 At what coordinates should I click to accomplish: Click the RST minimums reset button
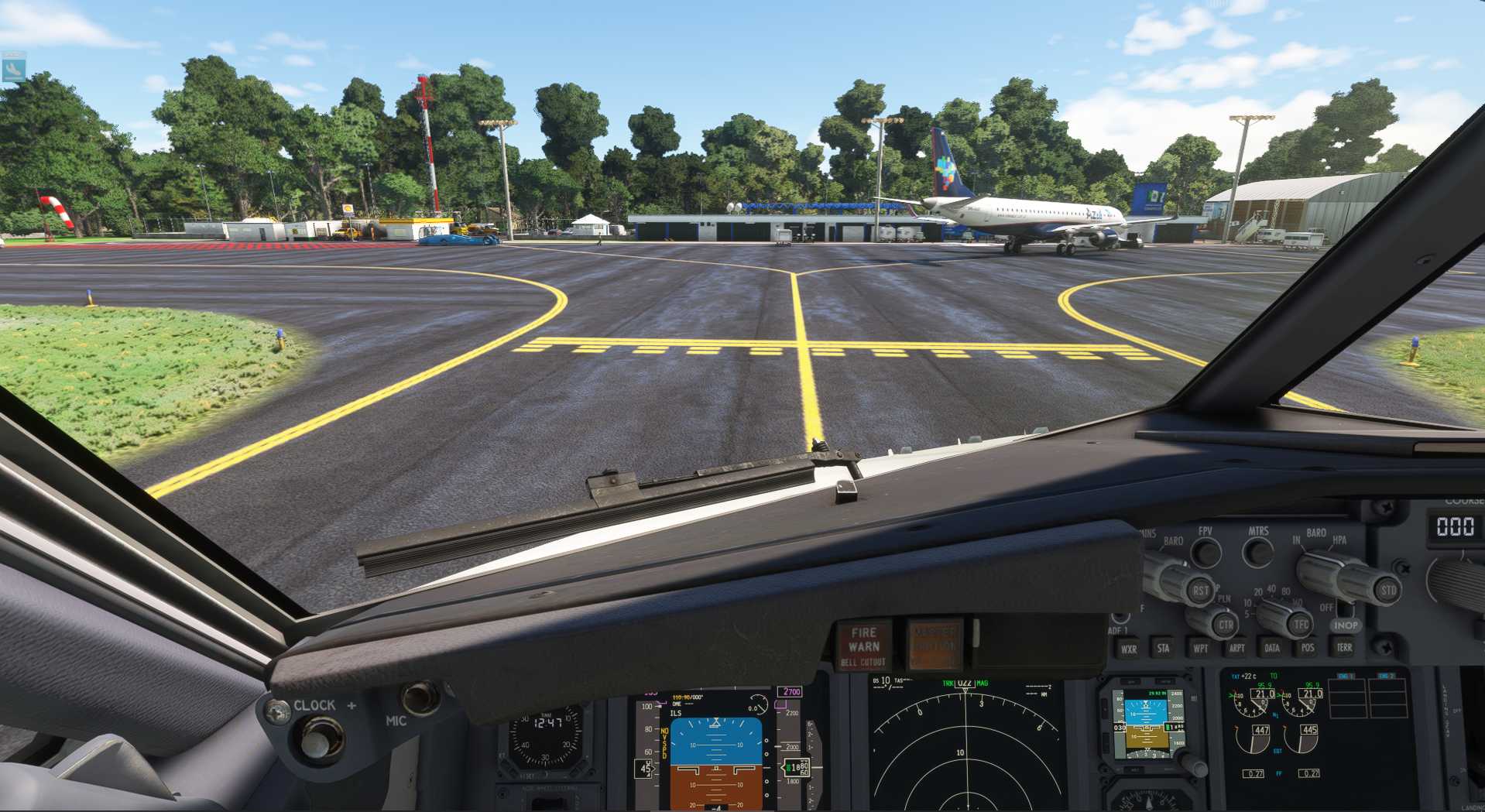pyautogui.click(x=1200, y=591)
